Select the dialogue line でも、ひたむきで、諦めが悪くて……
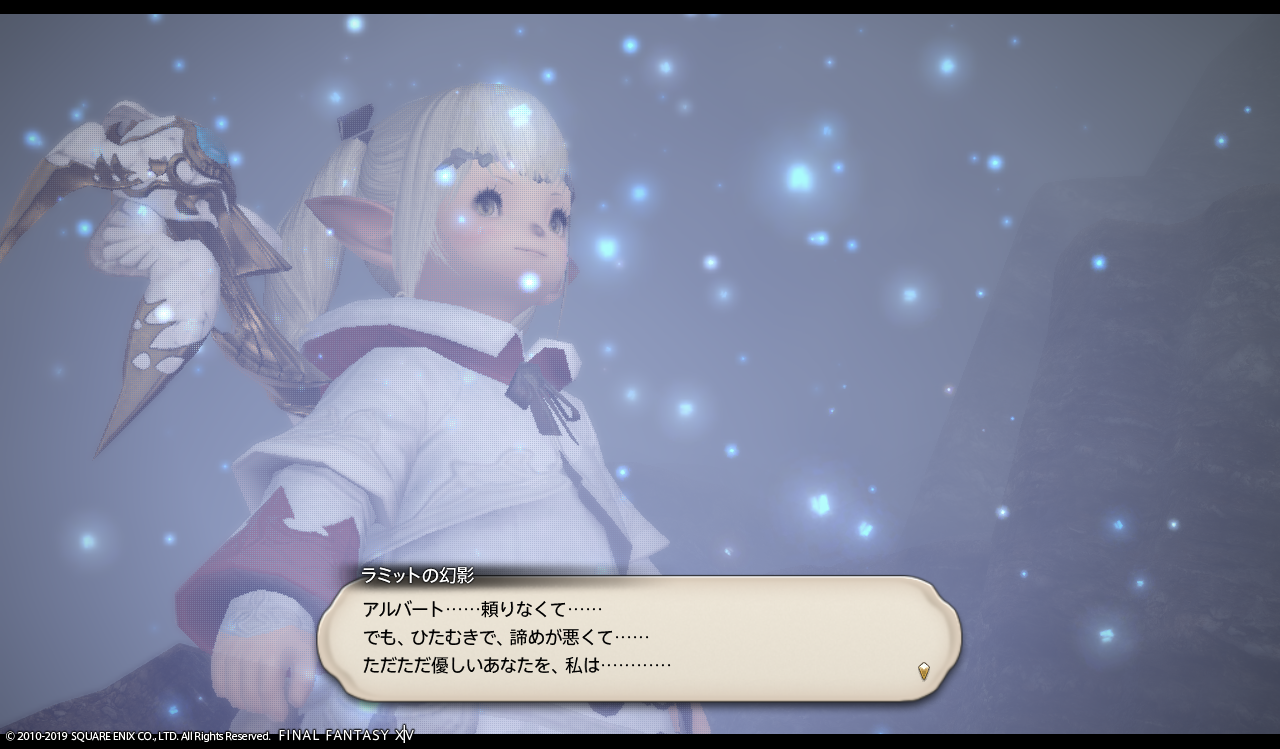Image resolution: width=1280 pixels, height=749 pixels. [505, 637]
